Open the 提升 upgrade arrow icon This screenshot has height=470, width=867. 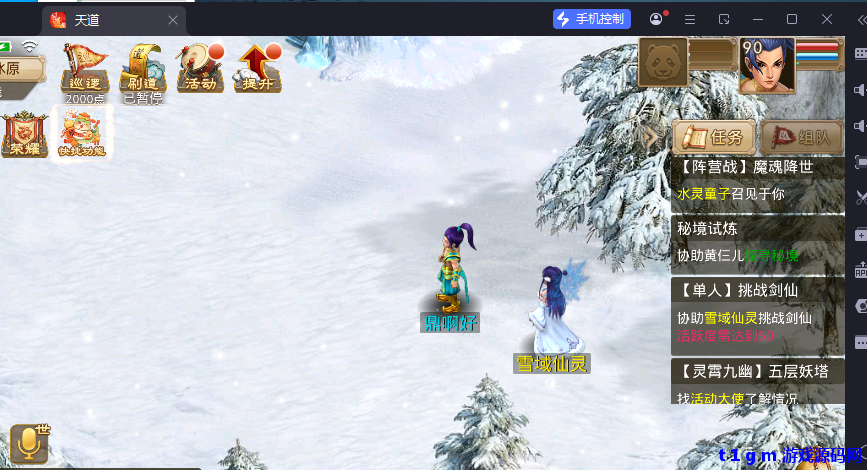(257, 70)
